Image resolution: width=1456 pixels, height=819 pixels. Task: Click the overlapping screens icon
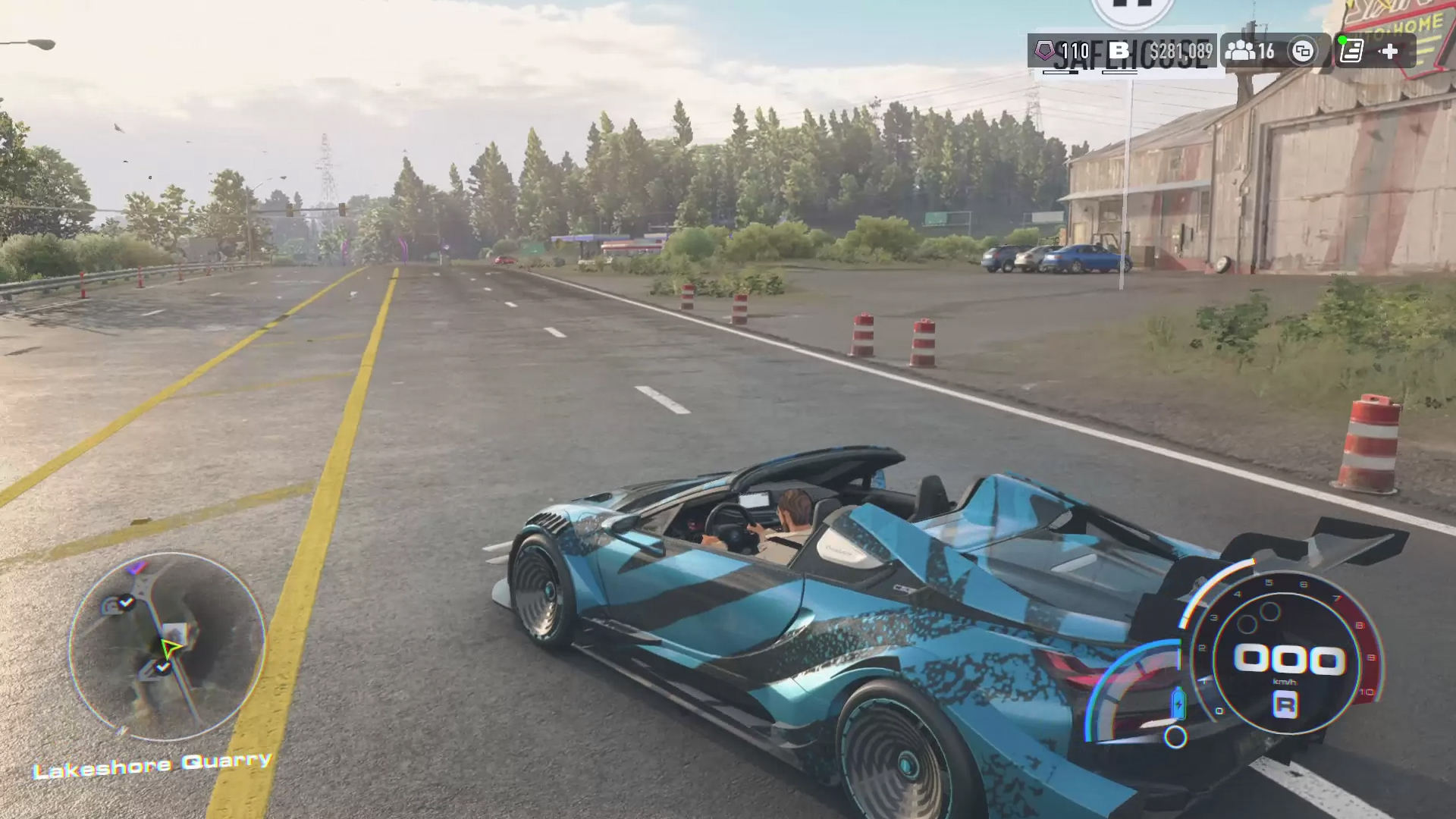(x=1303, y=52)
